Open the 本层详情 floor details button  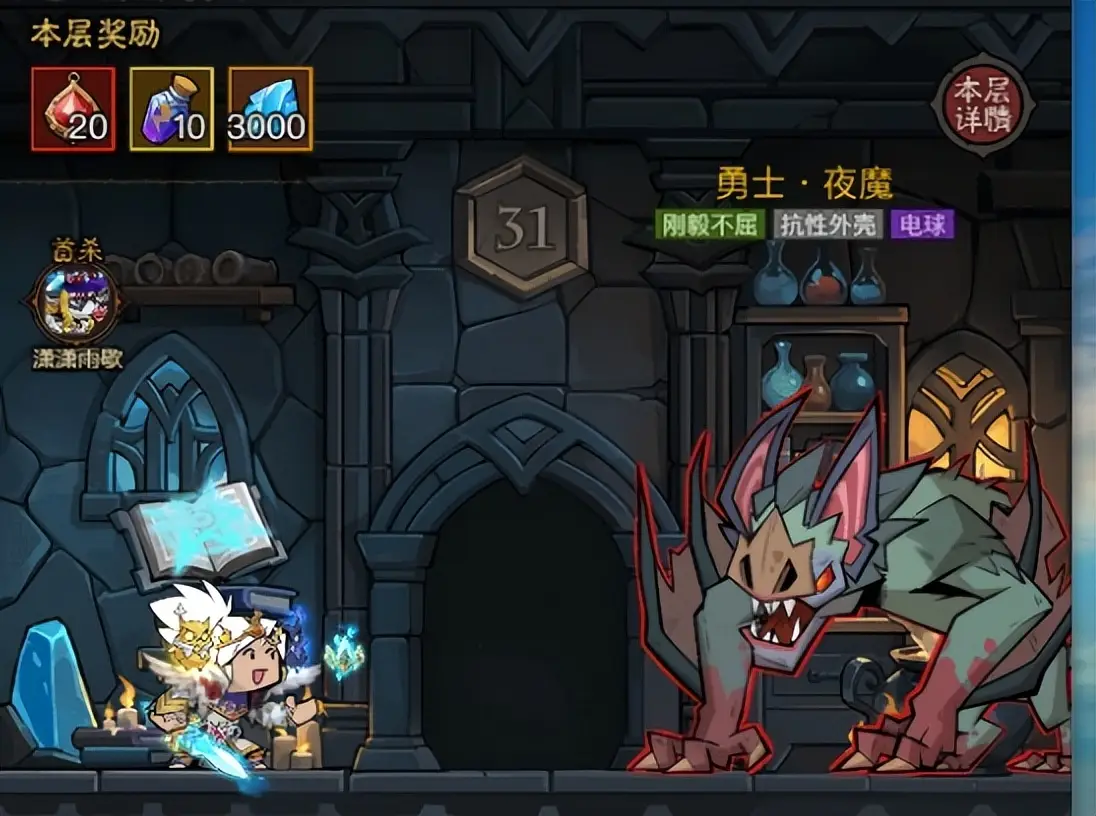pos(982,105)
